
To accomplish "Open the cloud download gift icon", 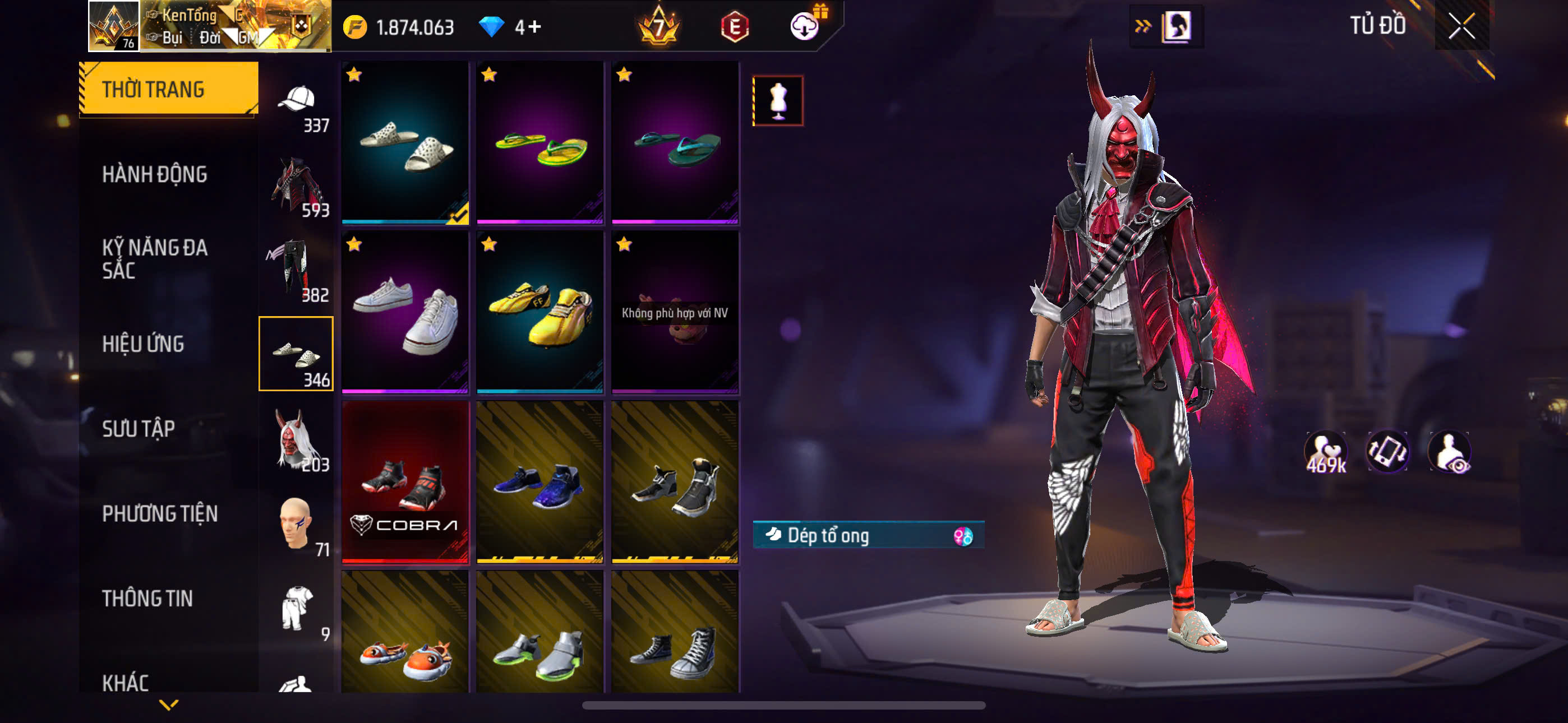I will pos(805,26).
